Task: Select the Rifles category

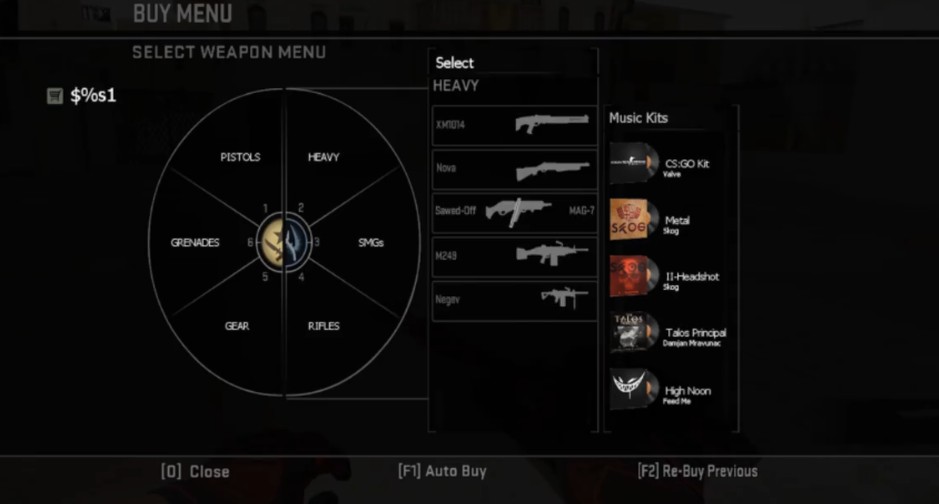Action: click(x=323, y=326)
